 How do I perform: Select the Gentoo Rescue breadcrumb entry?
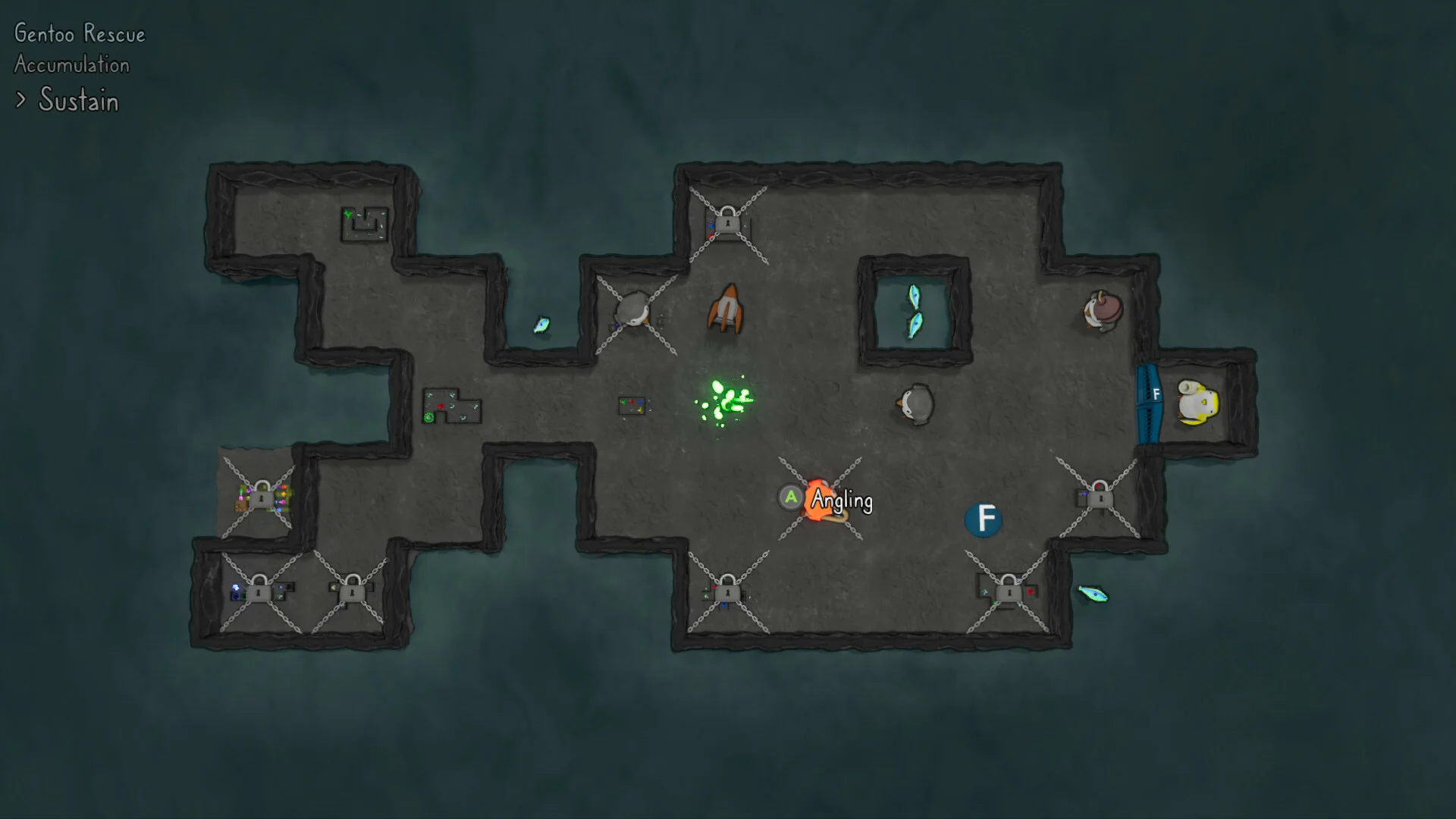point(80,34)
